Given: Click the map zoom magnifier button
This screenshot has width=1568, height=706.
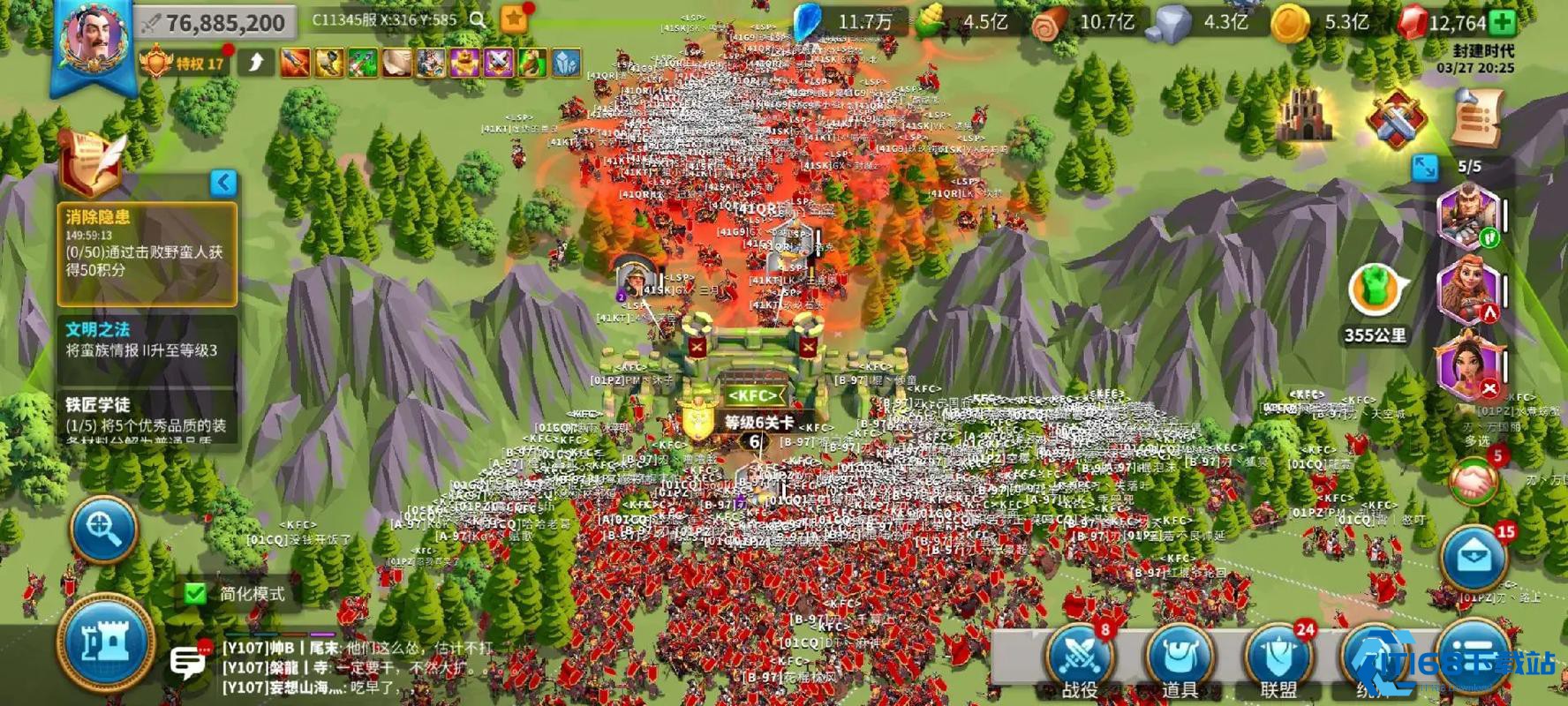Looking at the screenshot, I should 103,529.
